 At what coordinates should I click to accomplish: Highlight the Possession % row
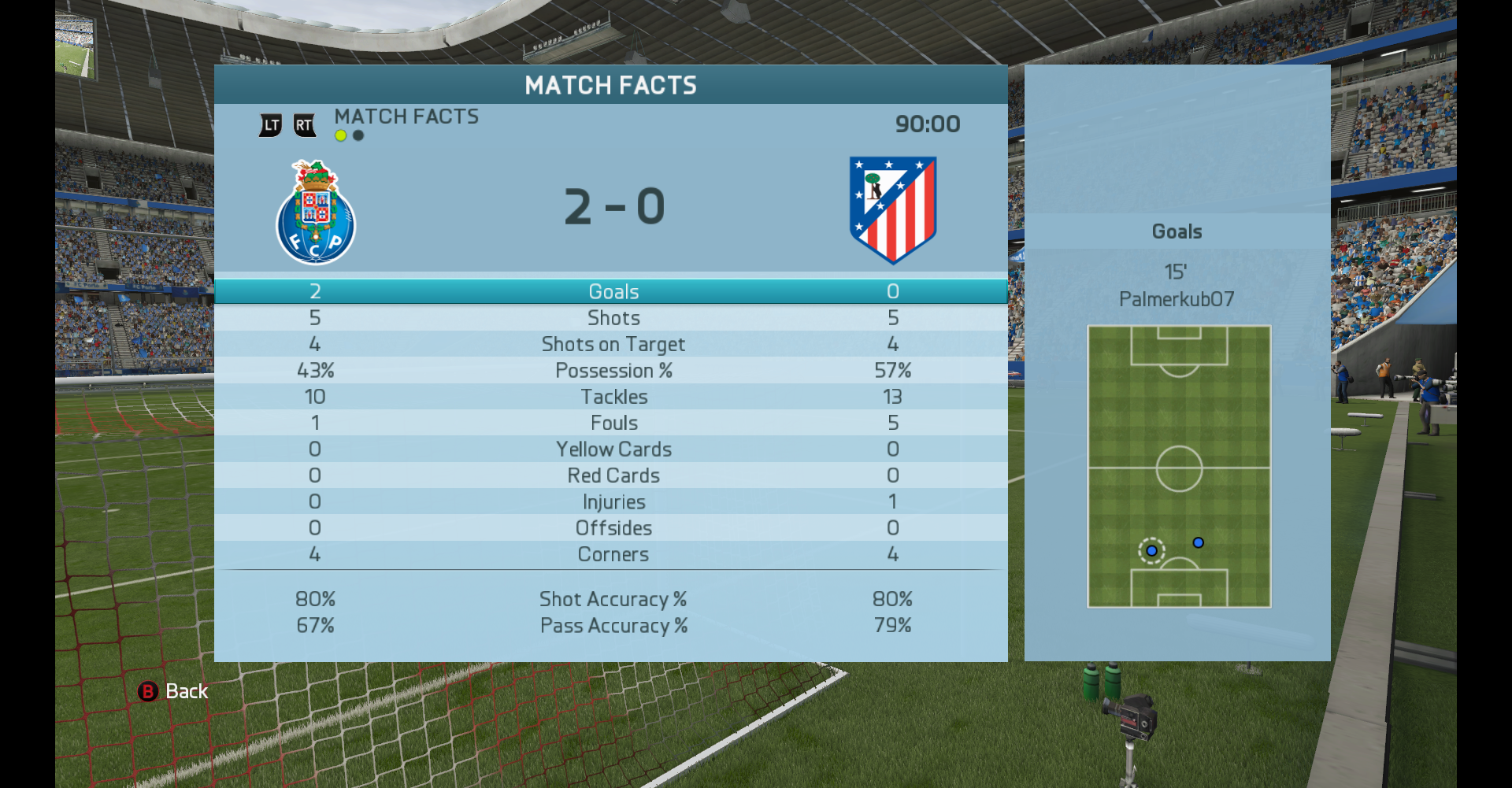(612, 371)
